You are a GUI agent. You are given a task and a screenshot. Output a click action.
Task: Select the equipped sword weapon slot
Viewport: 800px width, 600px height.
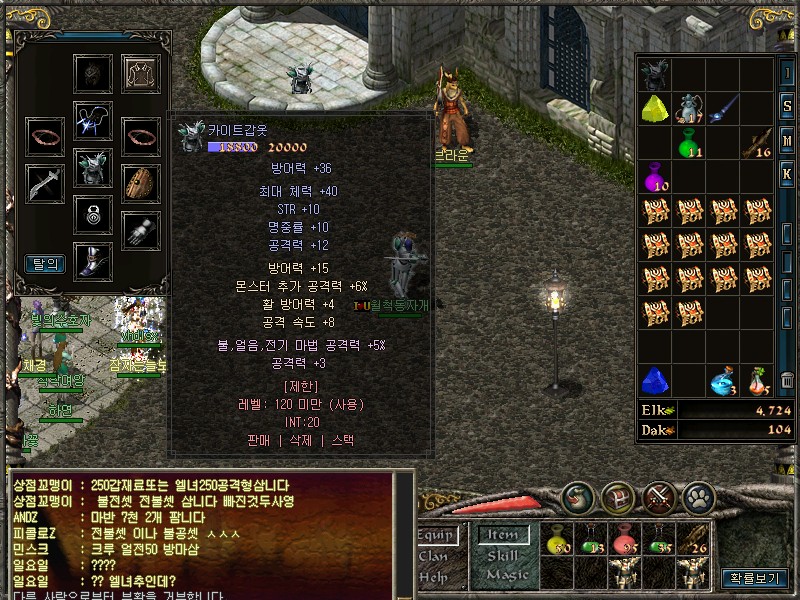coord(45,183)
